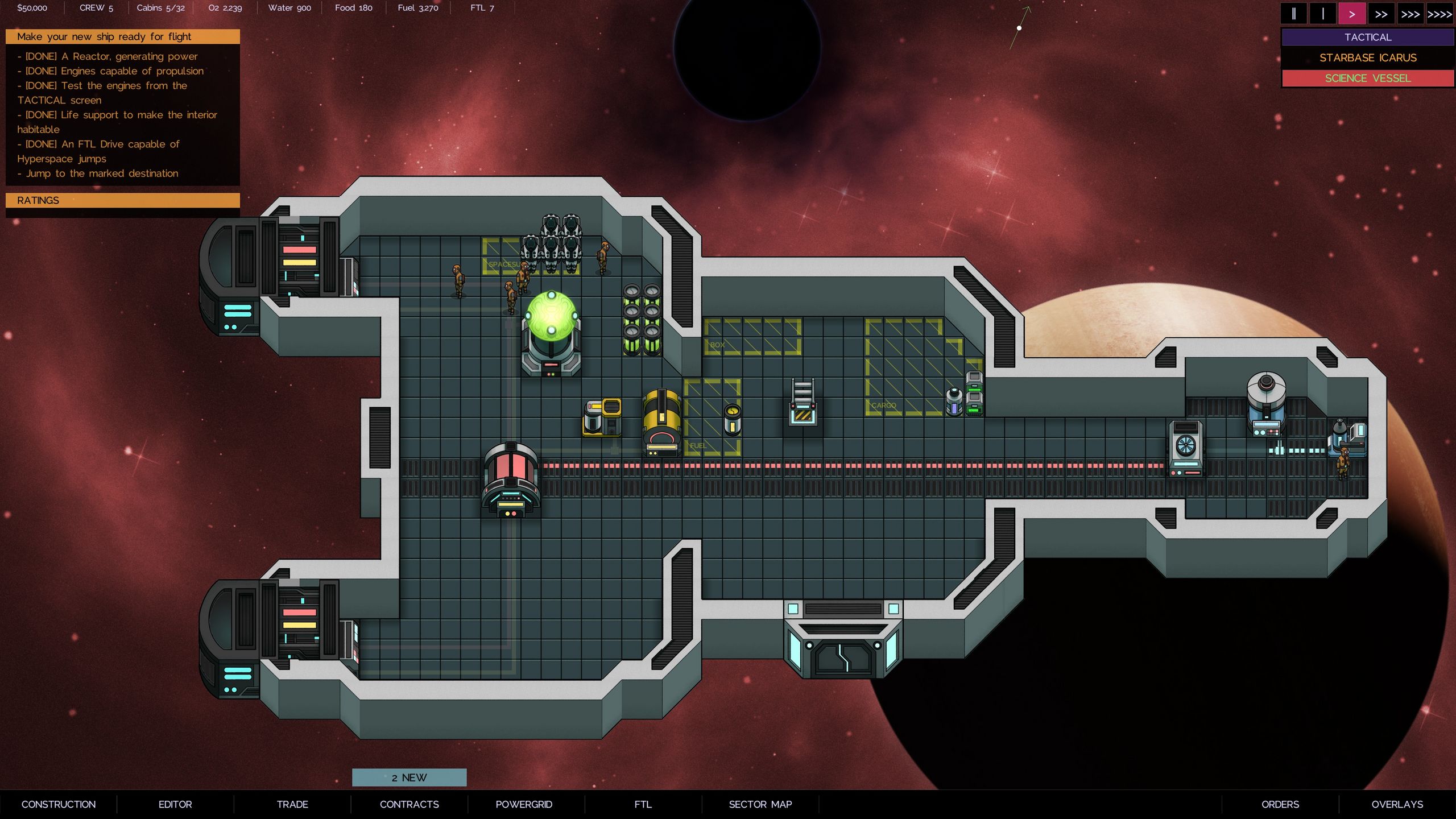
Task: Open the Construction menu
Action: point(59,804)
